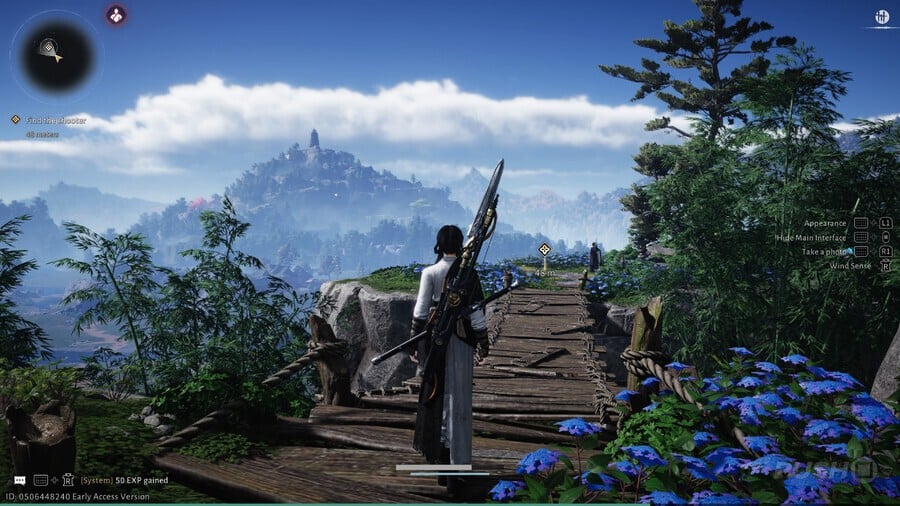Click the system chat message about EXP gained
This screenshot has height=506, width=900.
(x=124, y=480)
